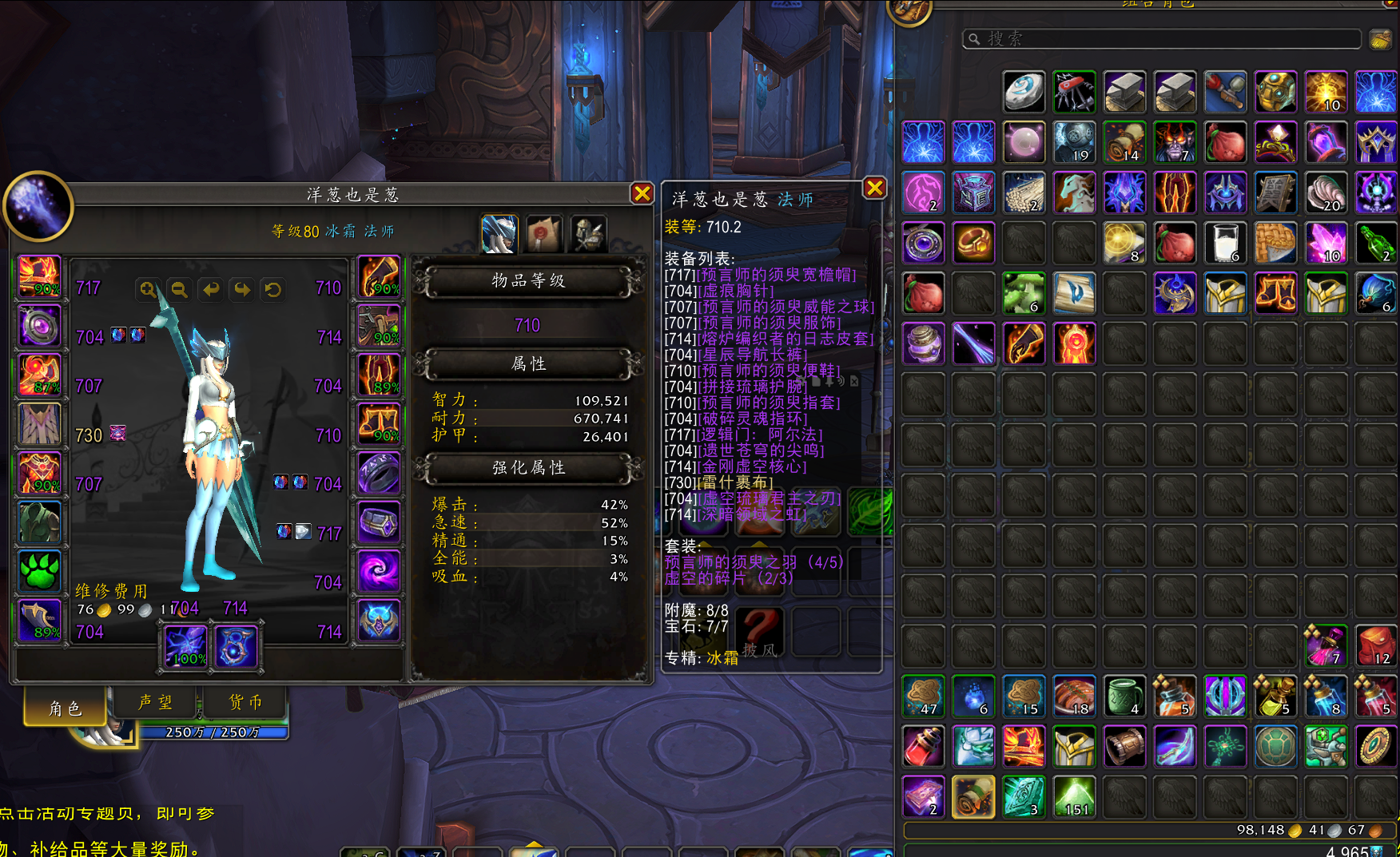Select the Hearthstone in the bag
Viewport: 1400px width, 857px height.
click(x=1024, y=92)
